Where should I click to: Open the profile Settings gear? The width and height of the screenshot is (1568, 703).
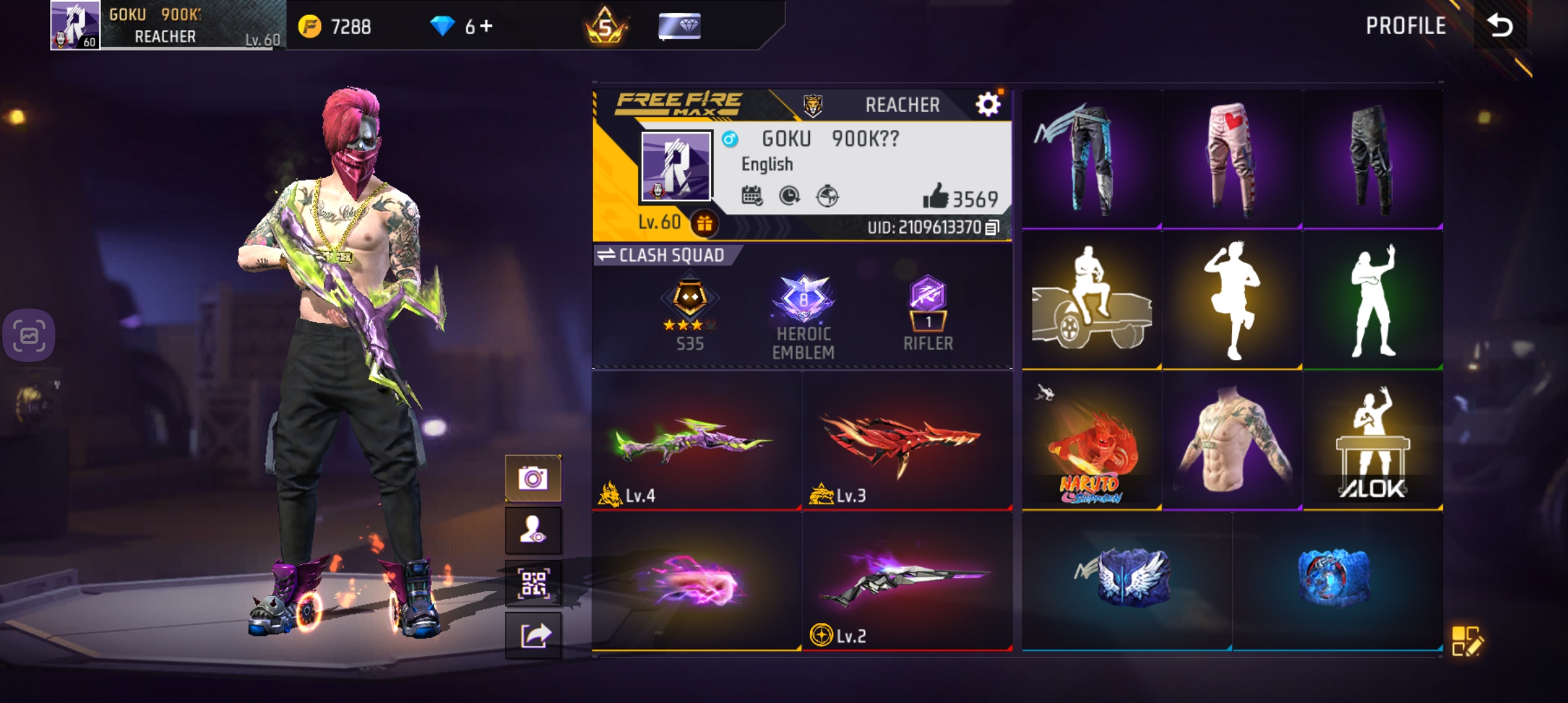pos(988,105)
